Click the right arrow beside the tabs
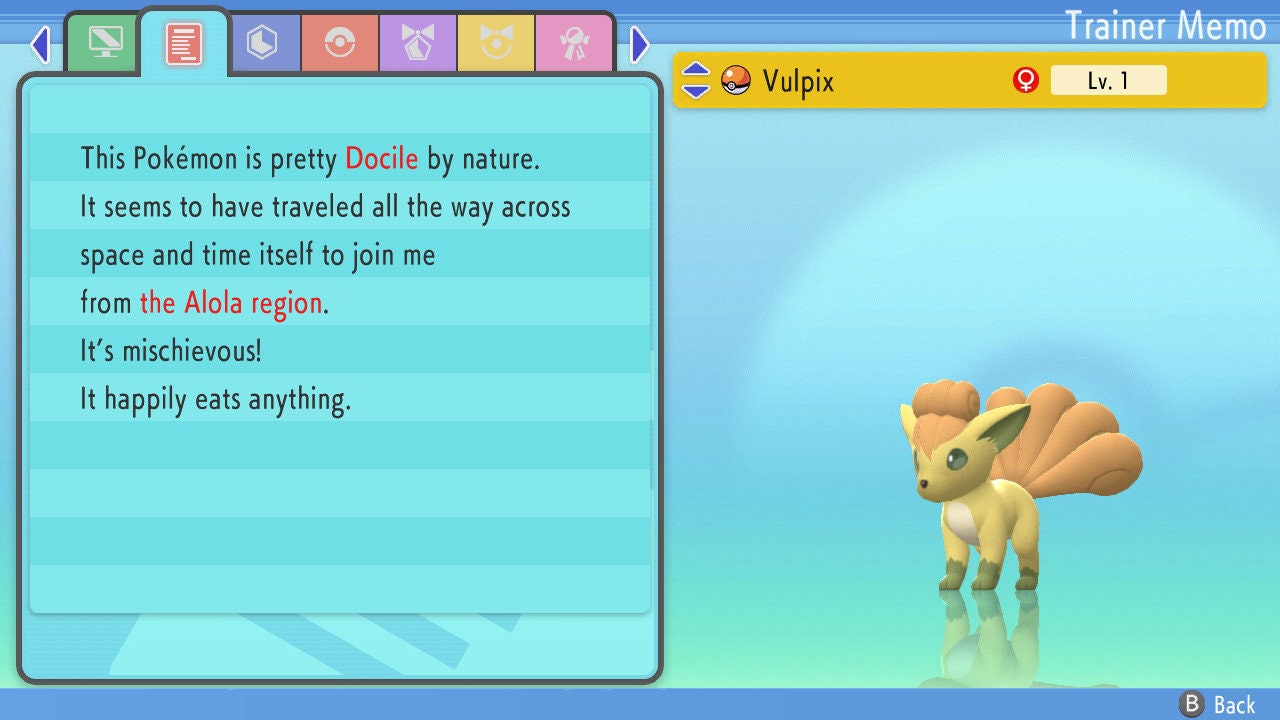This screenshot has height=720, width=1280. [640, 45]
